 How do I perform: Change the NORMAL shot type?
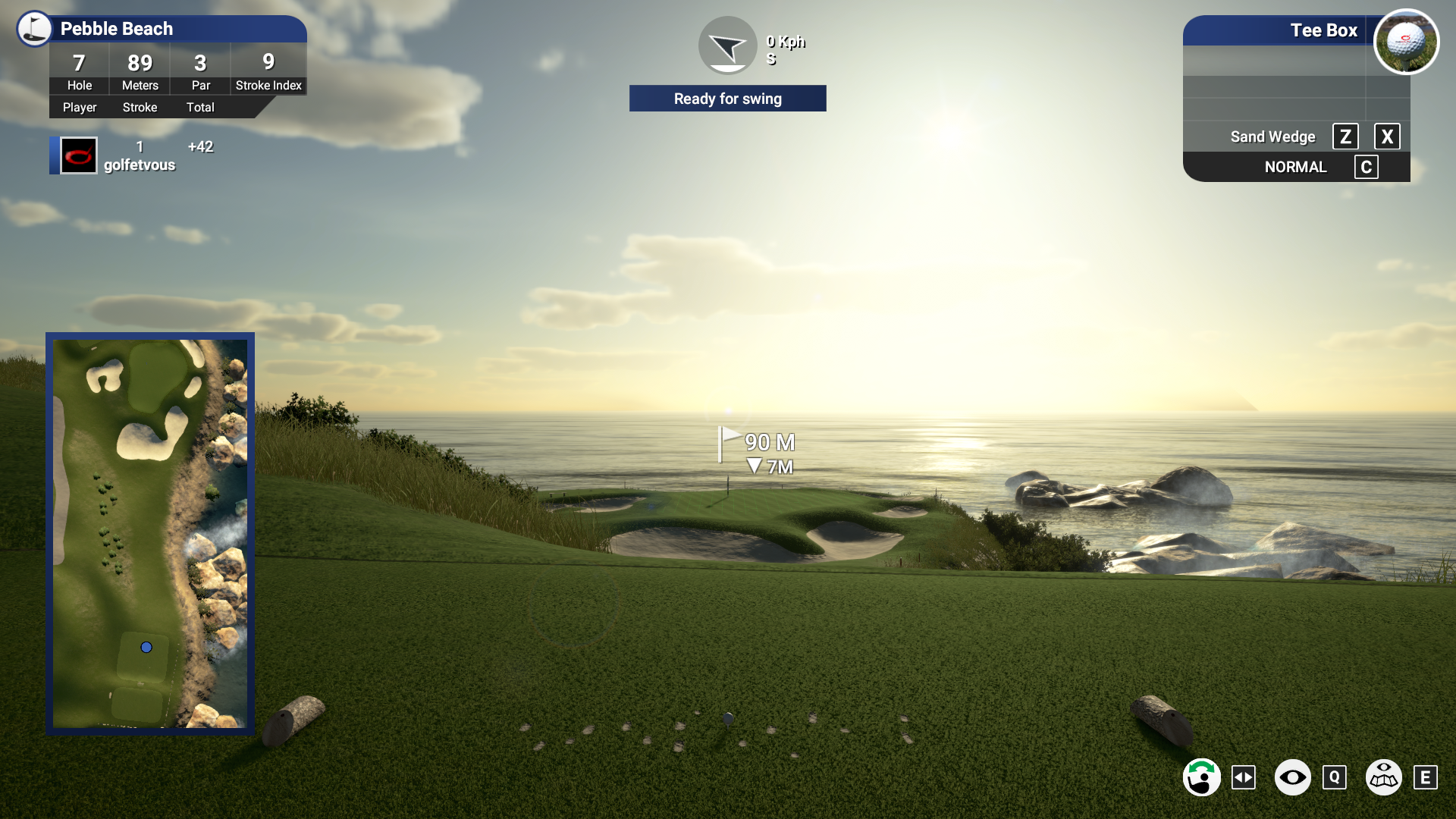(x=1295, y=167)
